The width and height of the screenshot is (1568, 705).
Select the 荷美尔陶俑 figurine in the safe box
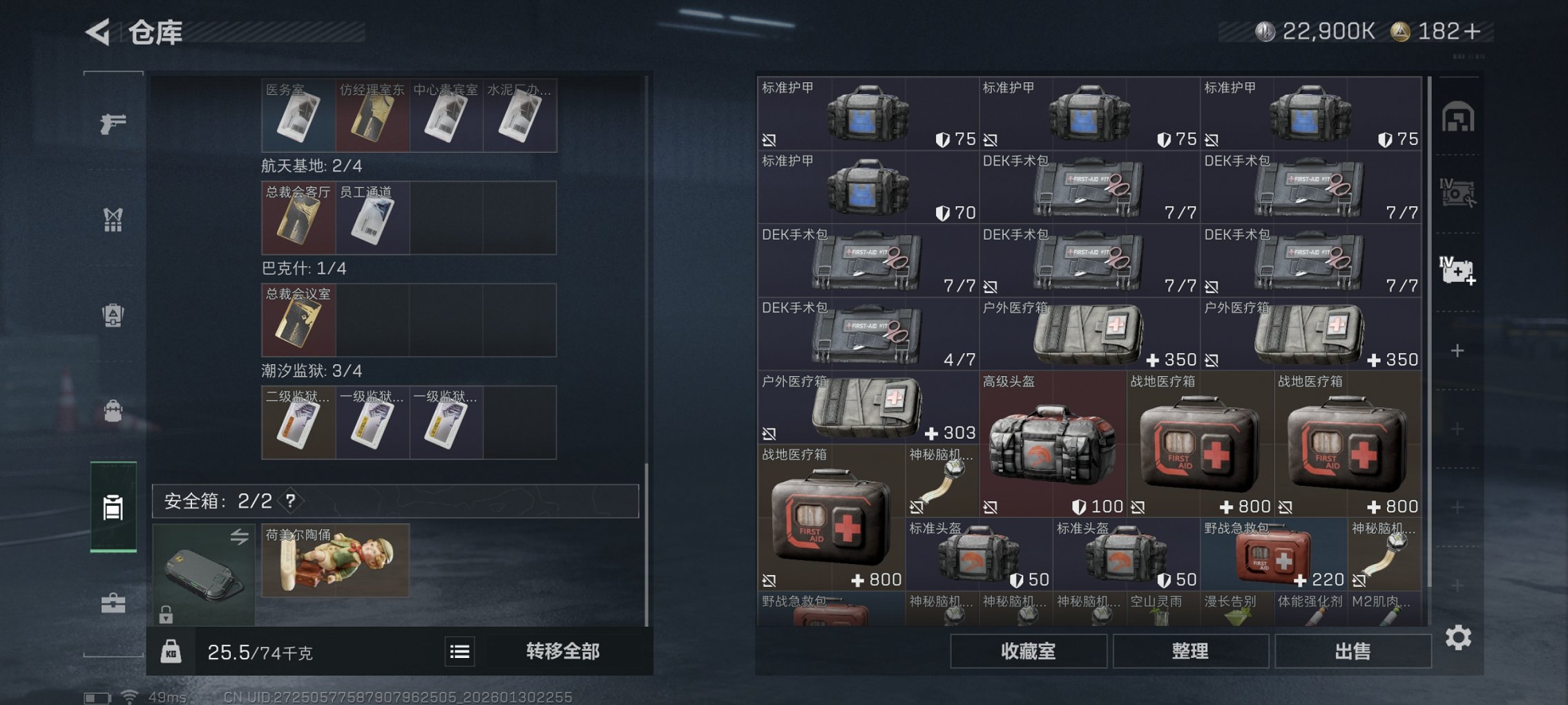click(x=334, y=560)
